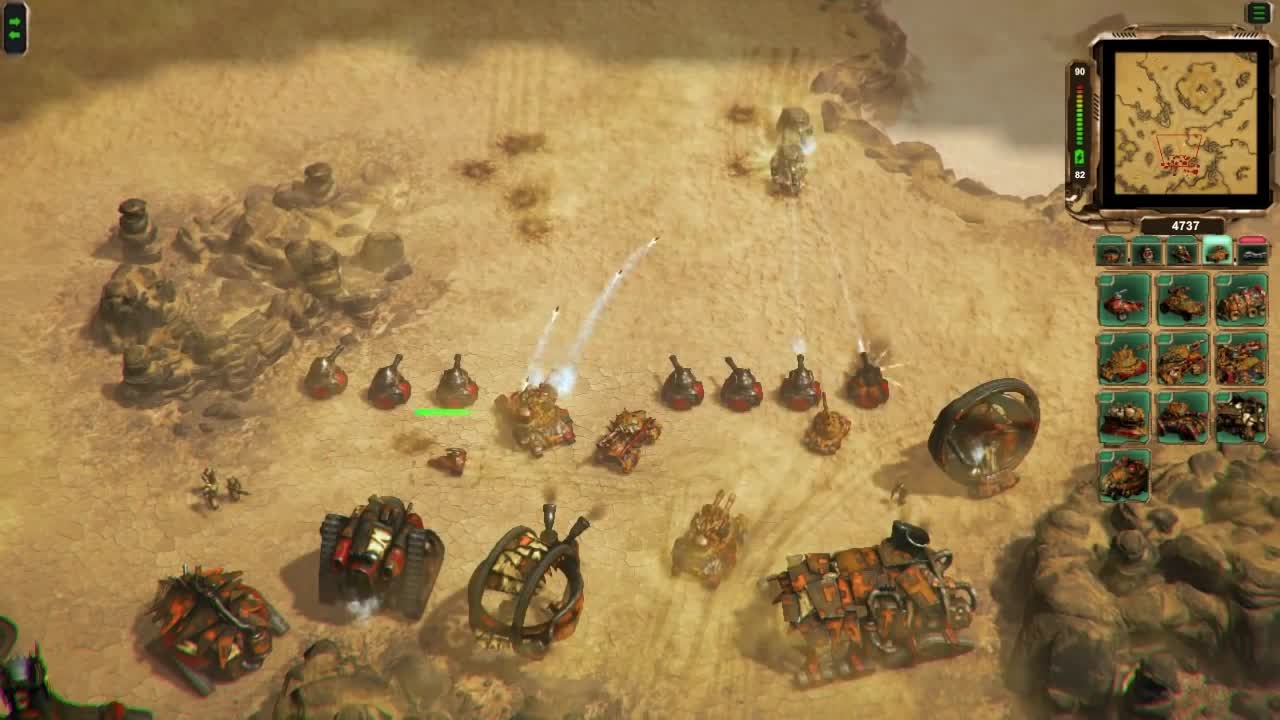Switch to the infantry category tab
The width and height of the screenshot is (1280, 720).
(x=1145, y=255)
